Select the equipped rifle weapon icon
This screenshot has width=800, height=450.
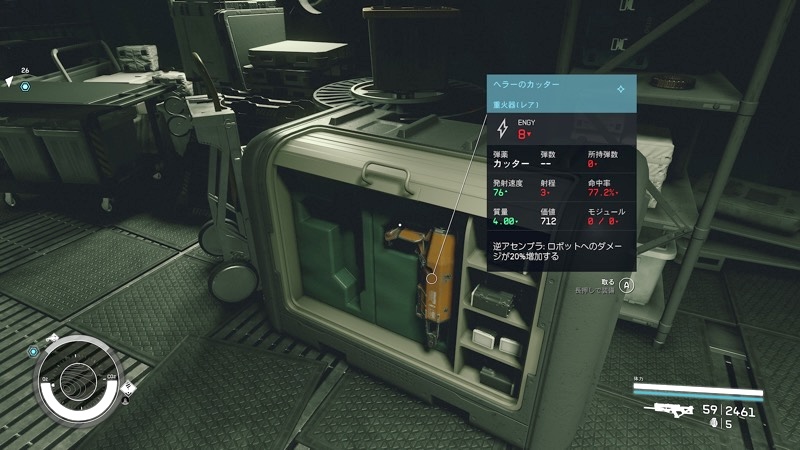click(670, 409)
